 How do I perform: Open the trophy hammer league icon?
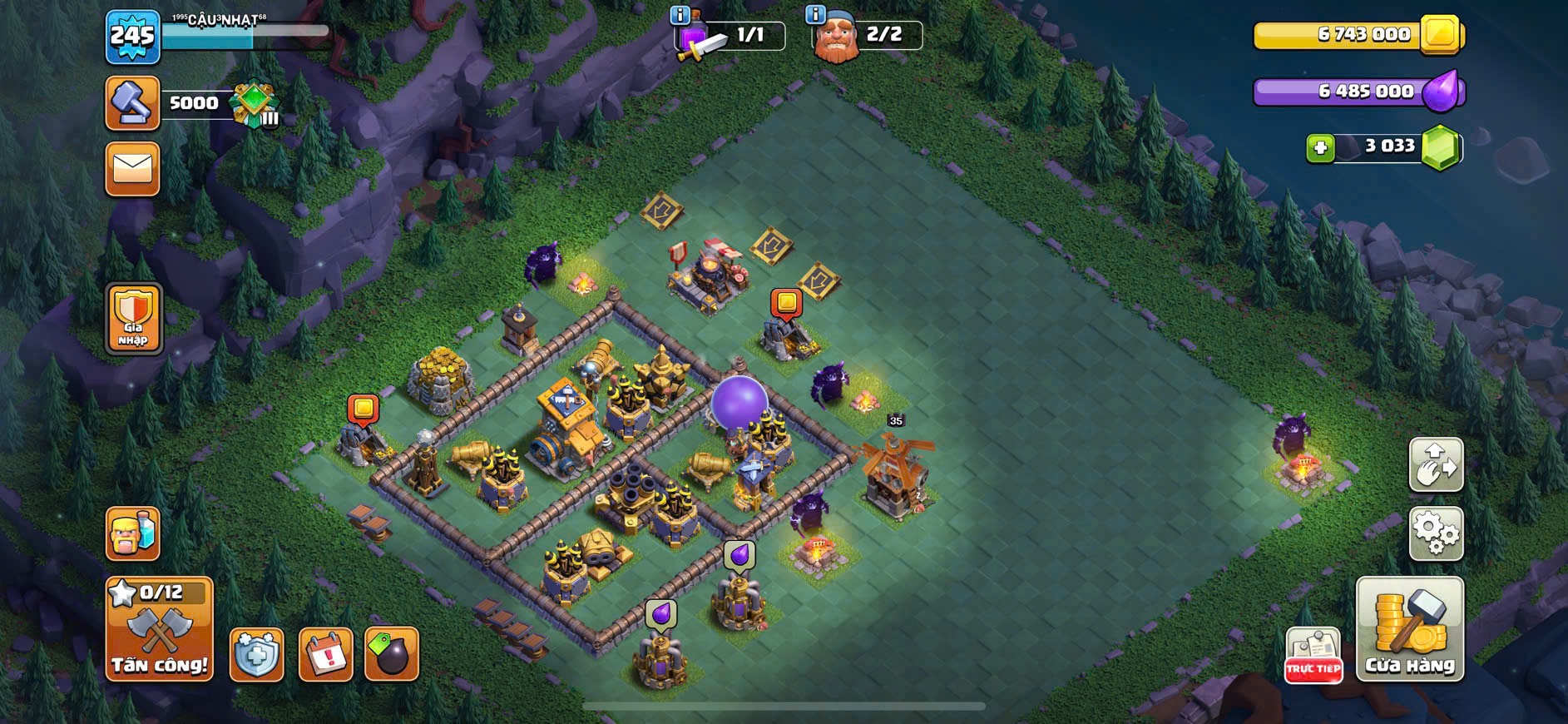(x=132, y=103)
